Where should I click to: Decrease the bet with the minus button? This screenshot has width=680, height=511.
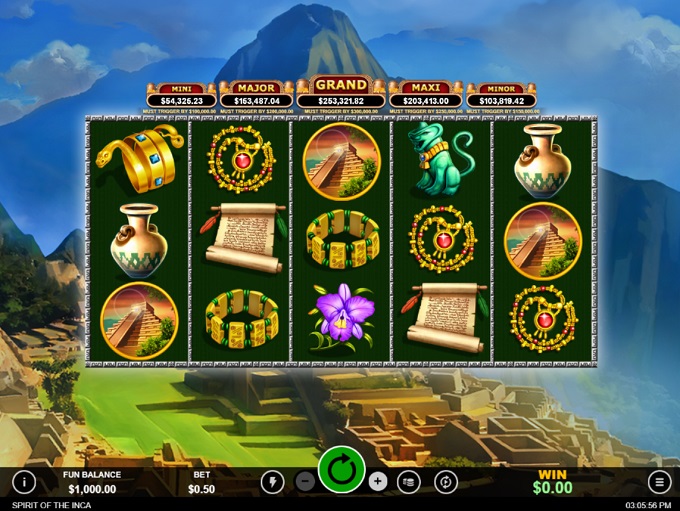coord(306,482)
